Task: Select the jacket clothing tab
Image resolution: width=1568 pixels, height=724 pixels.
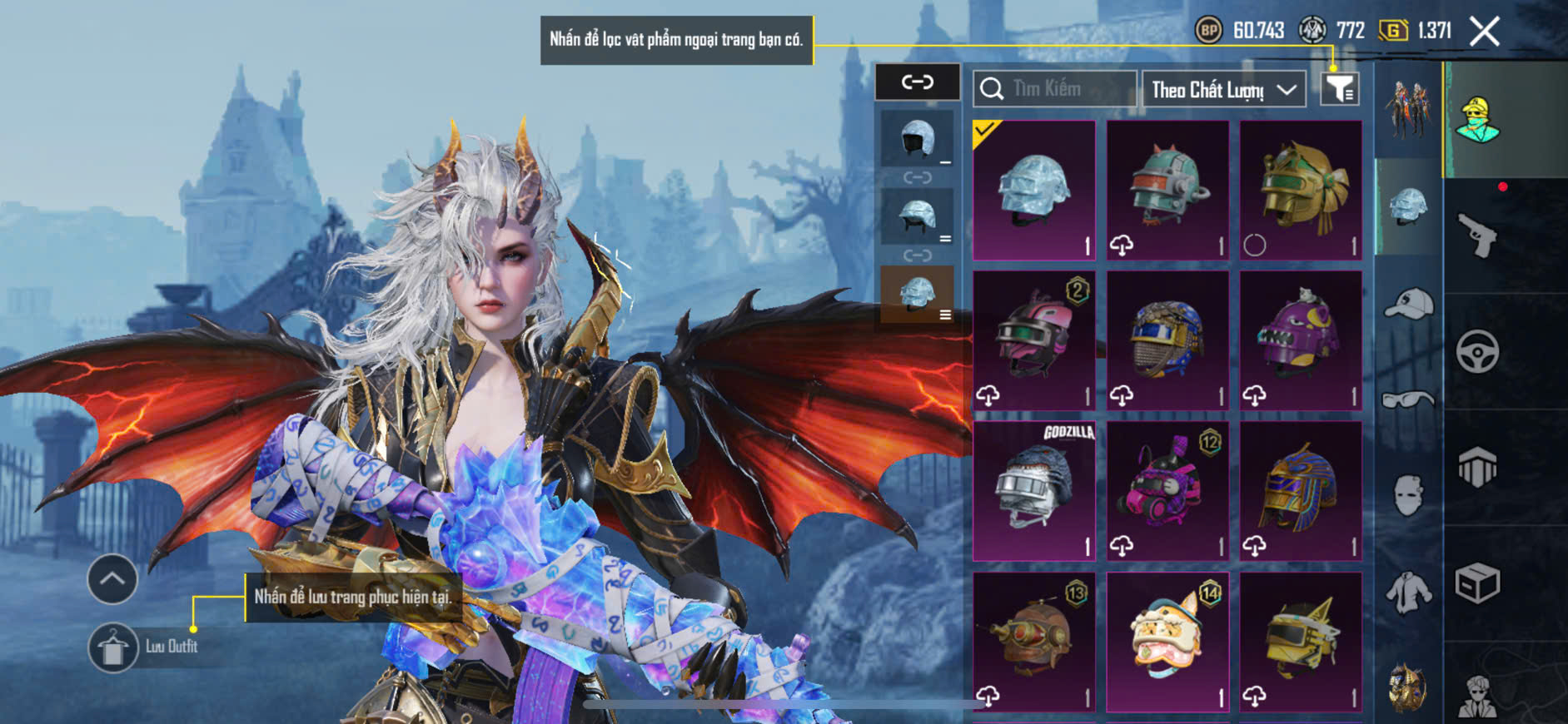Action: tap(1408, 592)
